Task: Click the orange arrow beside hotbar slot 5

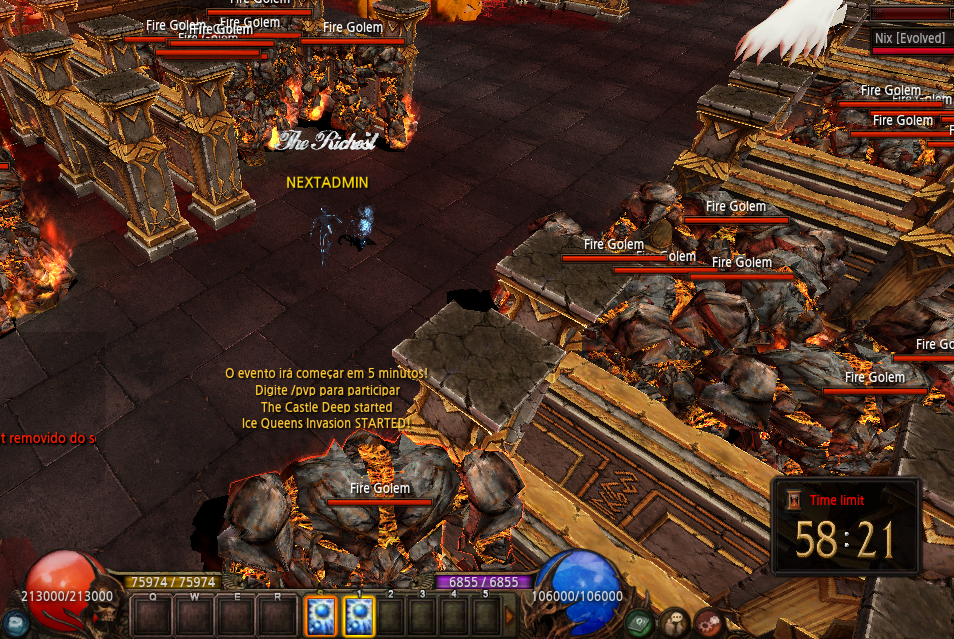Action: coord(510,616)
